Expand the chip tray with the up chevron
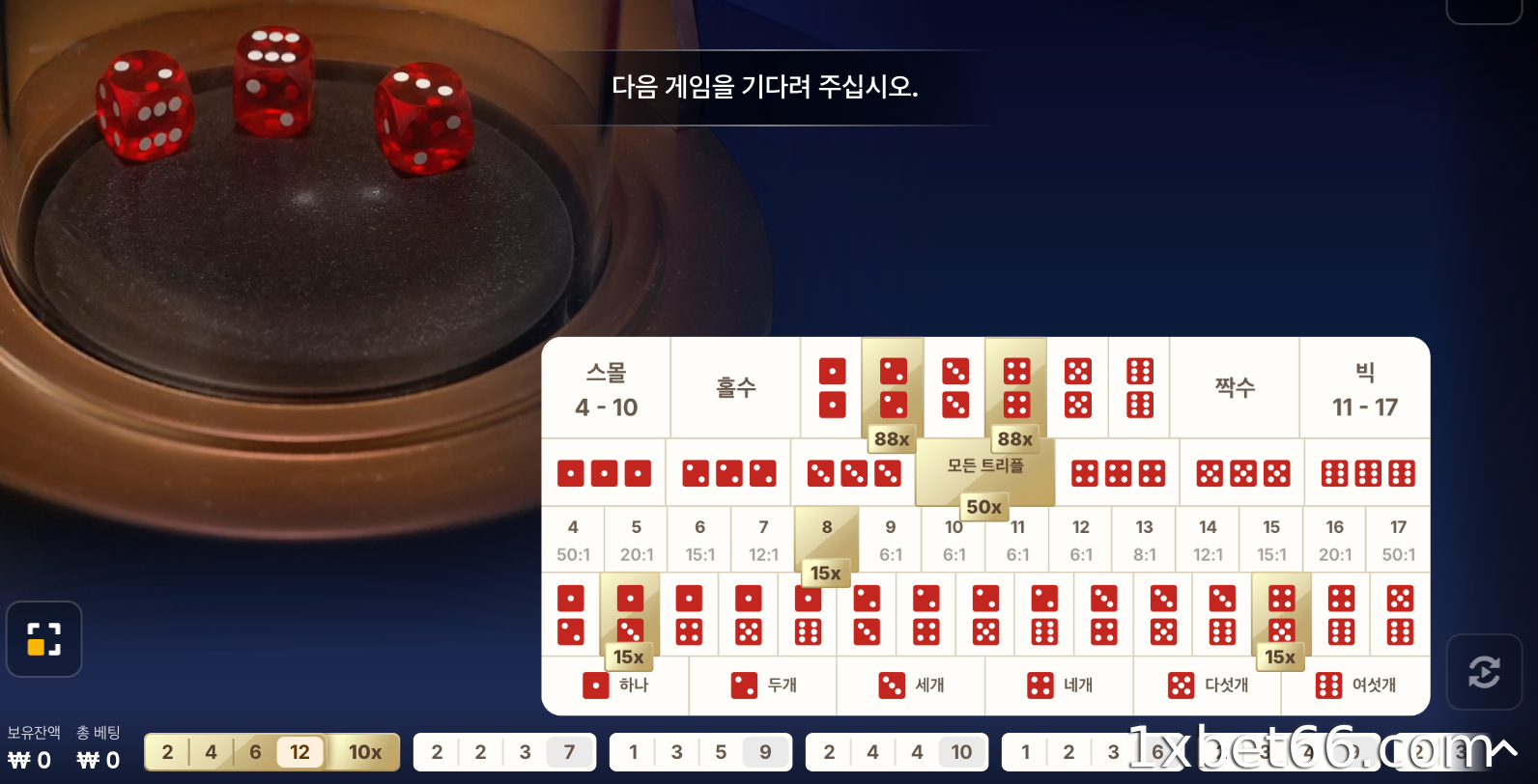1538x784 pixels. pos(1503,749)
